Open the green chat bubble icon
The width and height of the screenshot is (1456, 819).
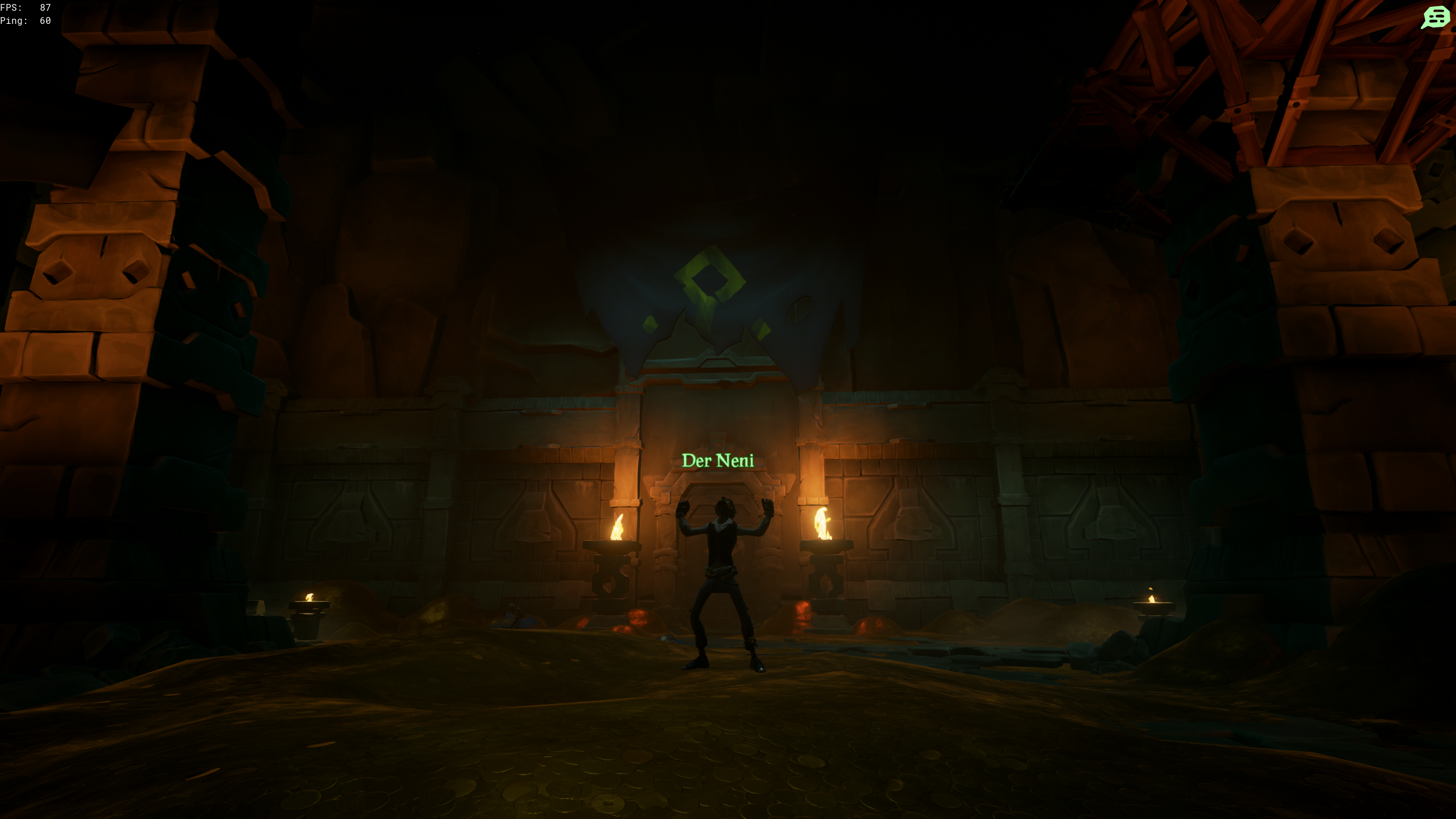click(1435, 17)
